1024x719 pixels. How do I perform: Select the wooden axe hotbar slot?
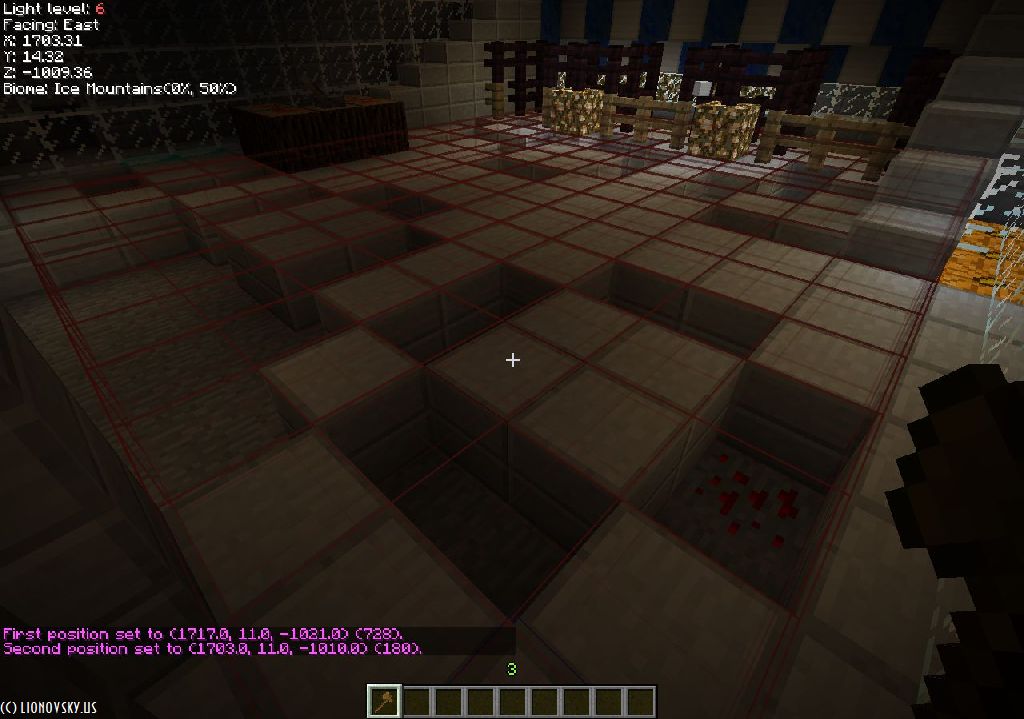coord(384,701)
